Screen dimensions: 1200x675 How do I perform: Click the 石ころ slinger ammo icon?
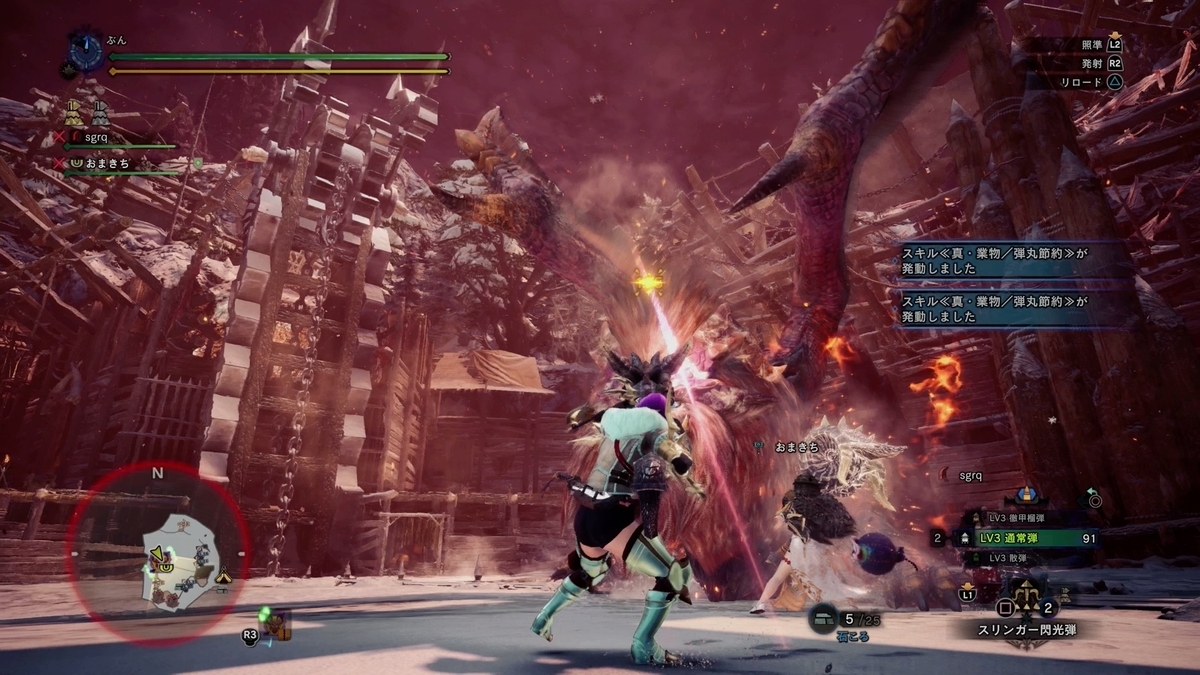tap(825, 619)
